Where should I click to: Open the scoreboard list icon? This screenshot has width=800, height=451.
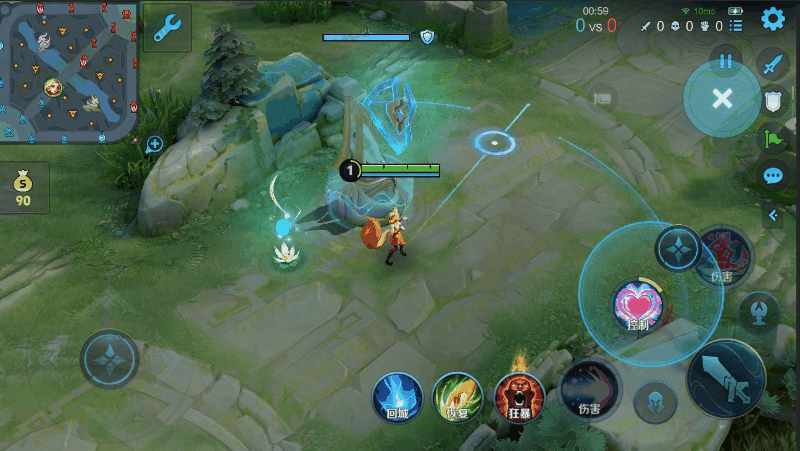tap(737, 26)
